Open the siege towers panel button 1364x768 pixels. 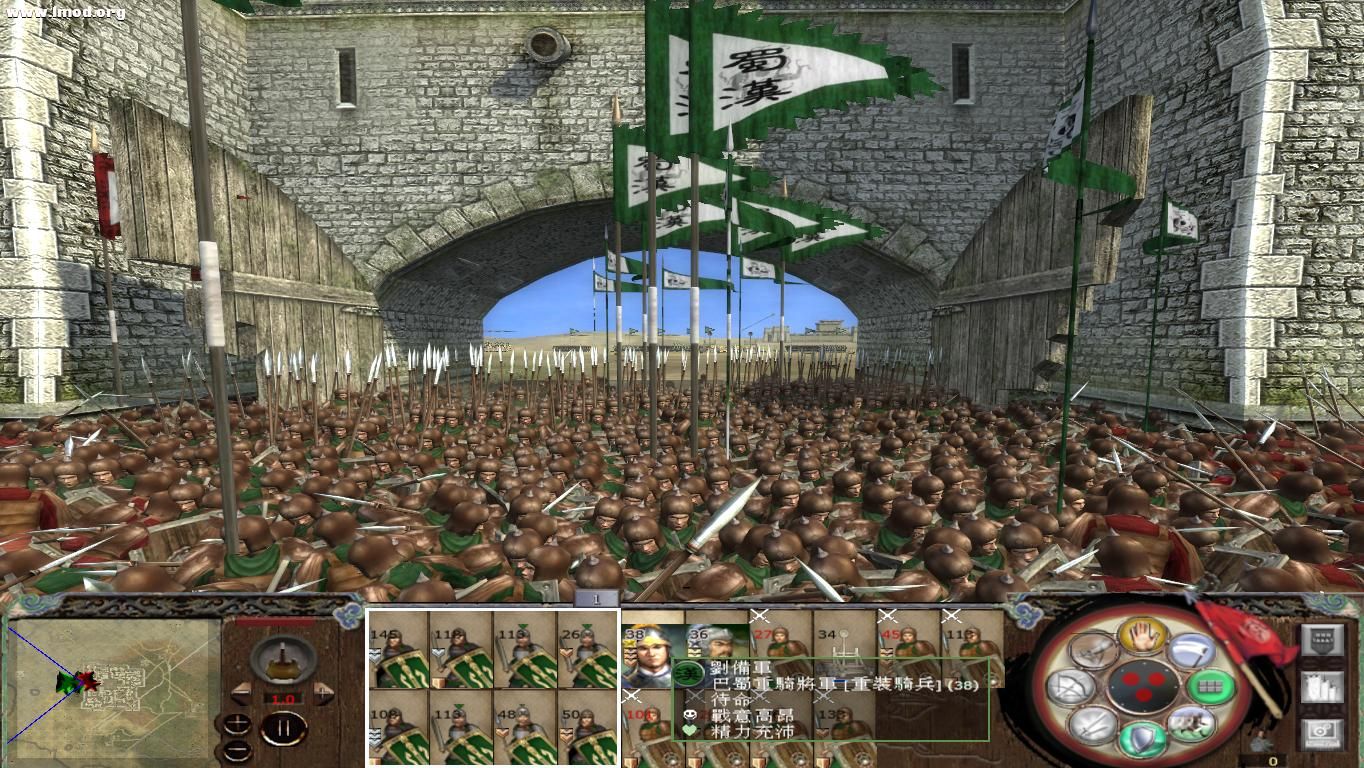tap(1322, 686)
